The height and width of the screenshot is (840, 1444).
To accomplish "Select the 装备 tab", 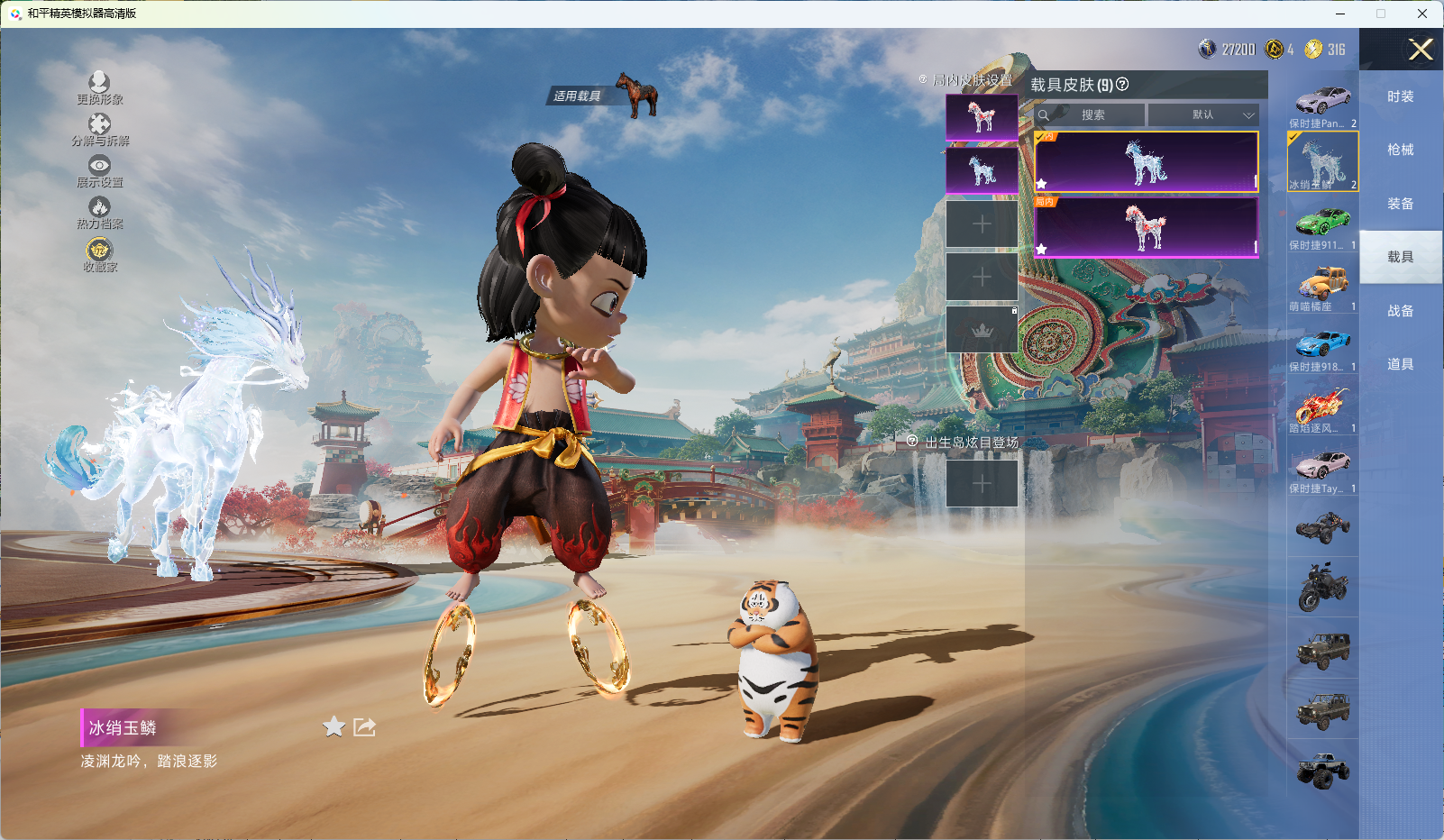I will coord(1400,204).
